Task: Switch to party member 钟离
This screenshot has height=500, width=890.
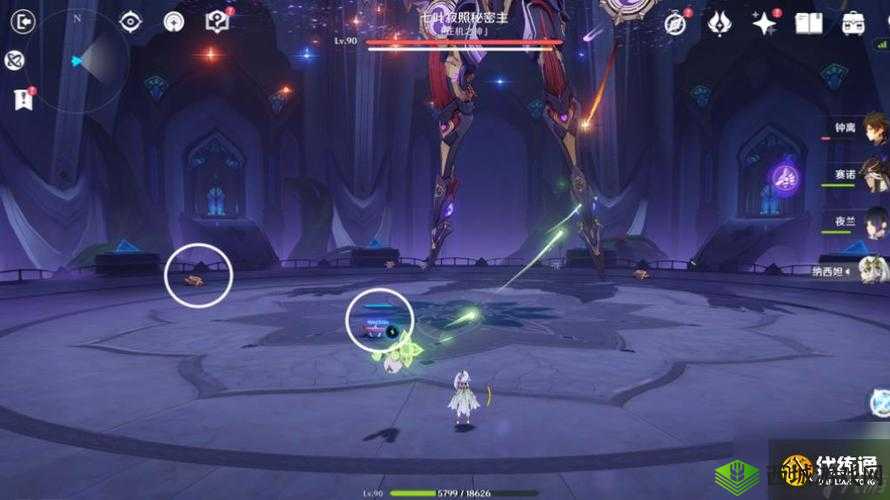Action: coord(873,130)
